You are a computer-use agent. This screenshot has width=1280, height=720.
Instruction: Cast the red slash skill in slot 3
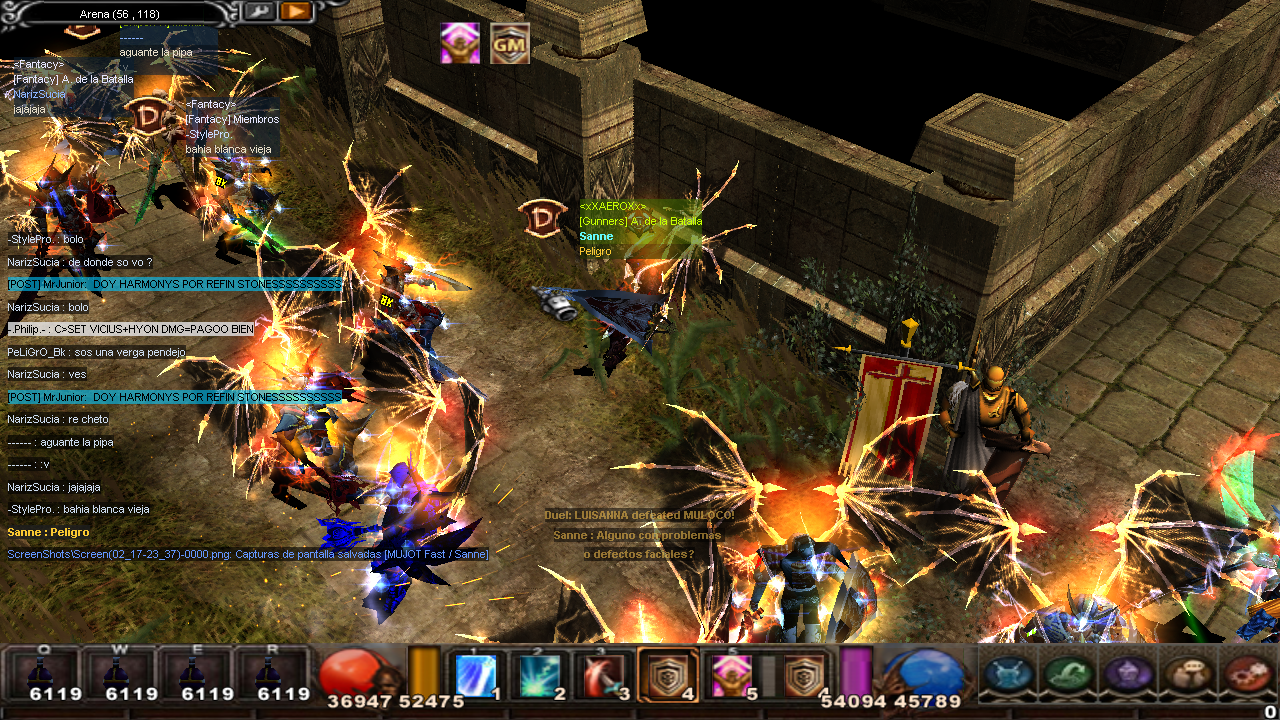[x=604, y=676]
